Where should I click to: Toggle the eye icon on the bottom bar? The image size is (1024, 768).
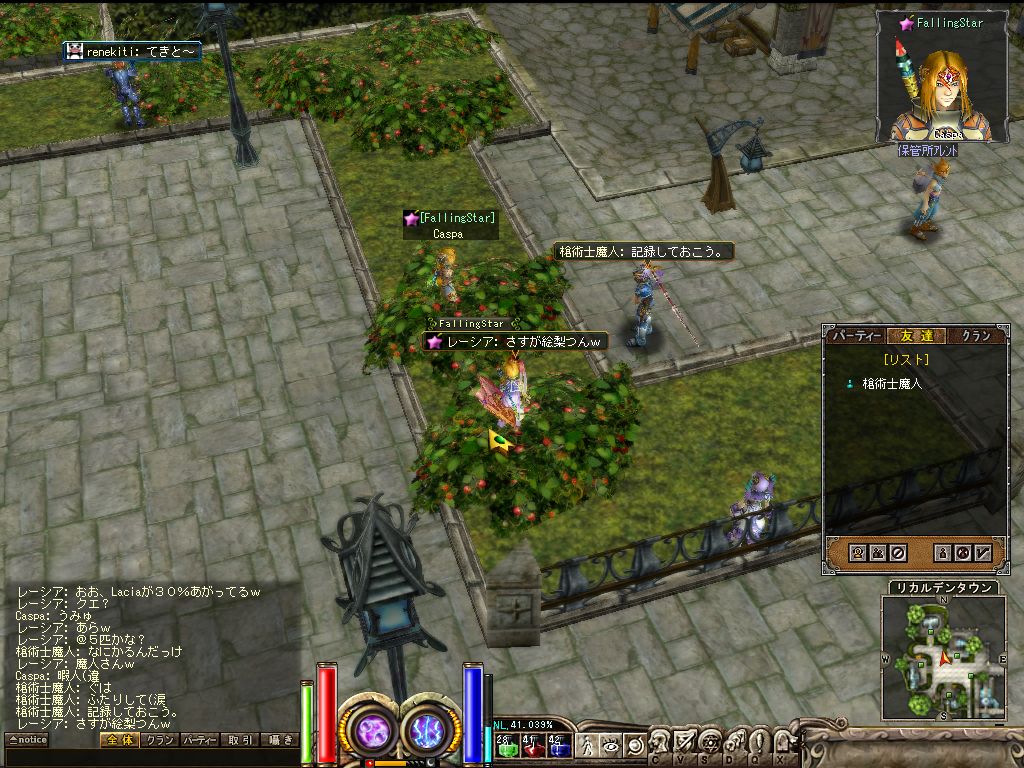(611, 745)
